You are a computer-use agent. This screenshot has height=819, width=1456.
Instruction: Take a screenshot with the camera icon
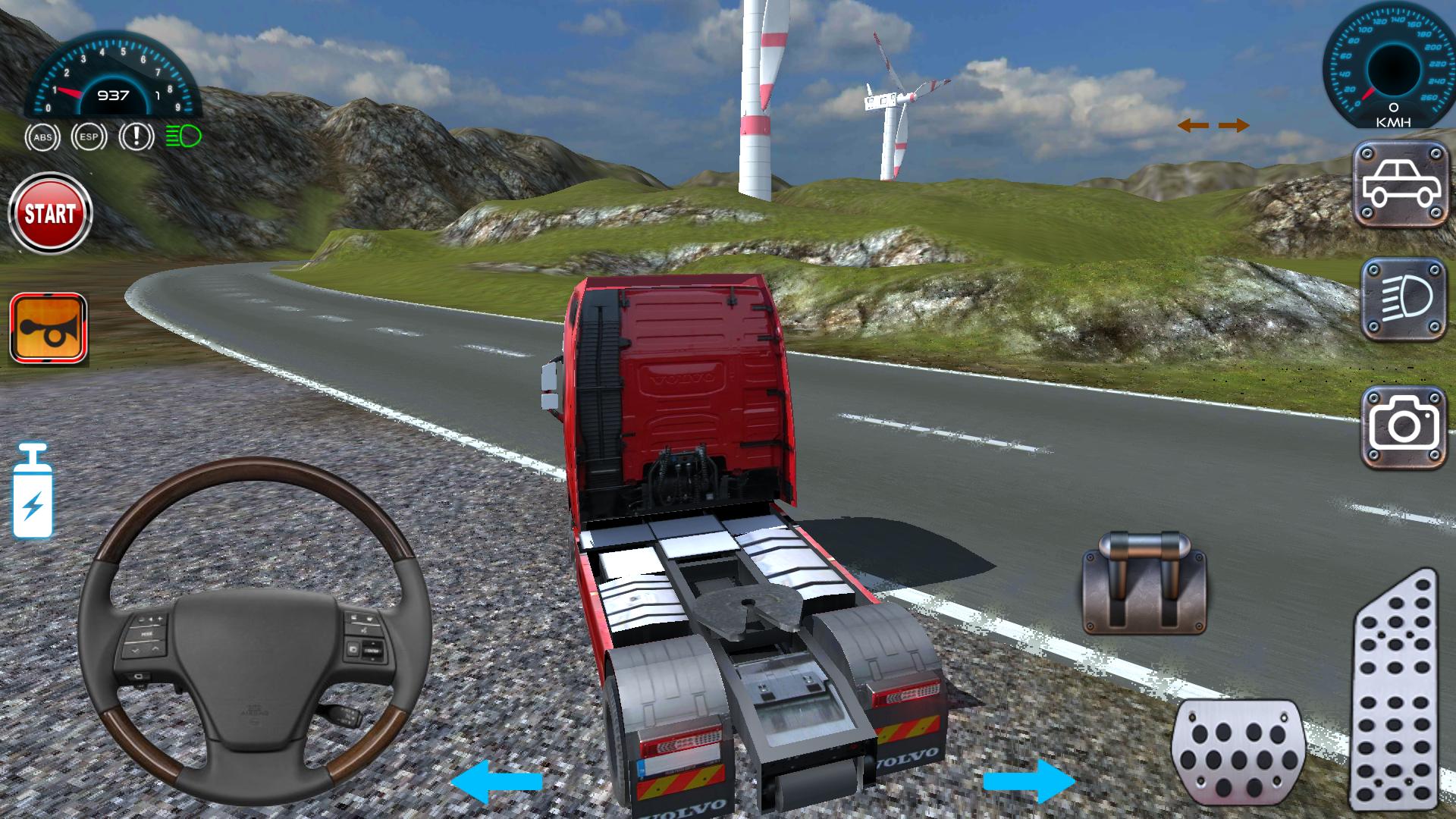pyautogui.click(x=1404, y=422)
